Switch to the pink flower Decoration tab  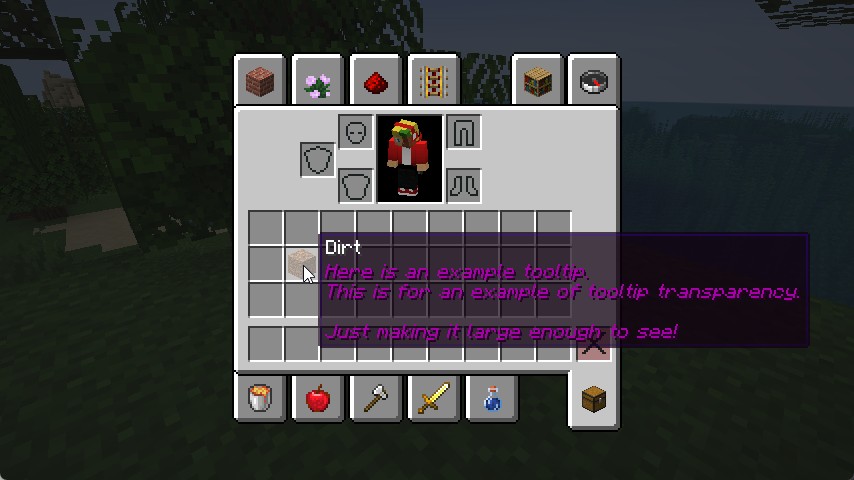[x=319, y=81]
